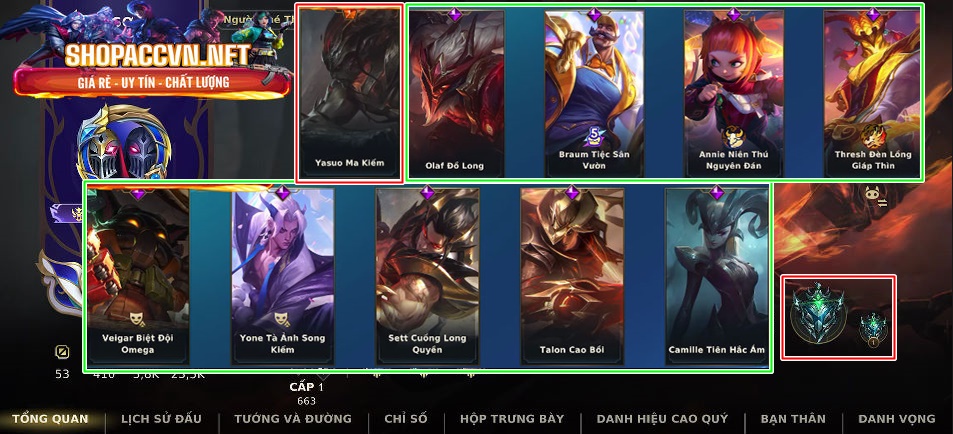Click the Camille Tiên Hắc Ám card
Image resolution: width=953 pixels, height=434 pixels.
[716, 275]
